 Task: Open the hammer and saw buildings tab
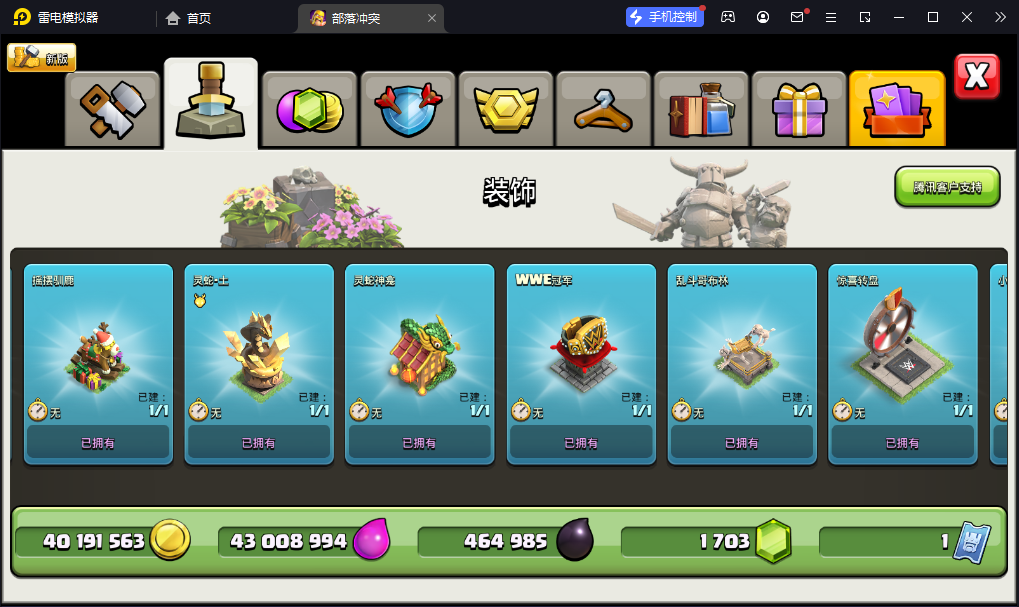tap(113, 109)
